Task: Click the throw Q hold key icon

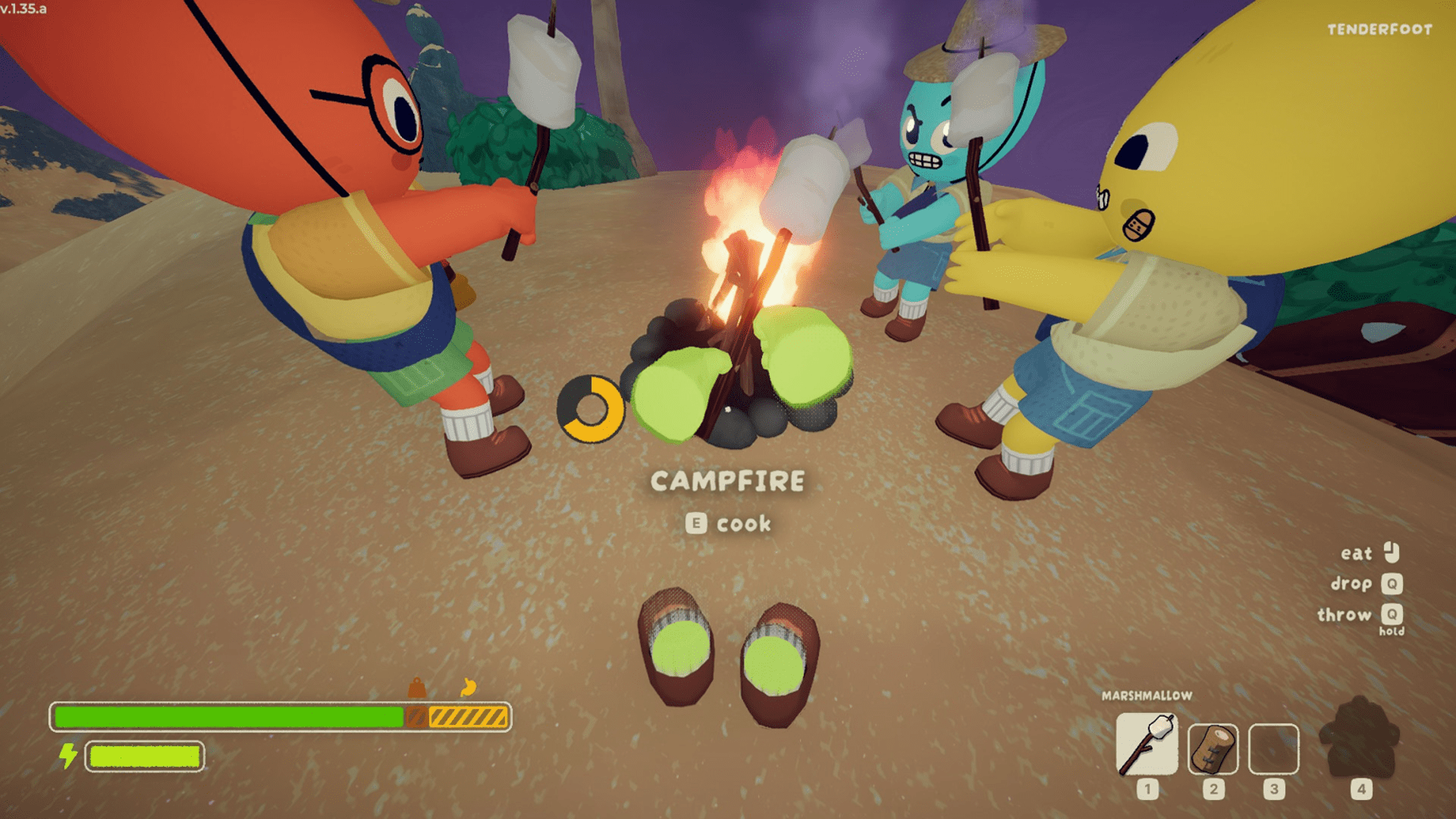Action: 1394,615
